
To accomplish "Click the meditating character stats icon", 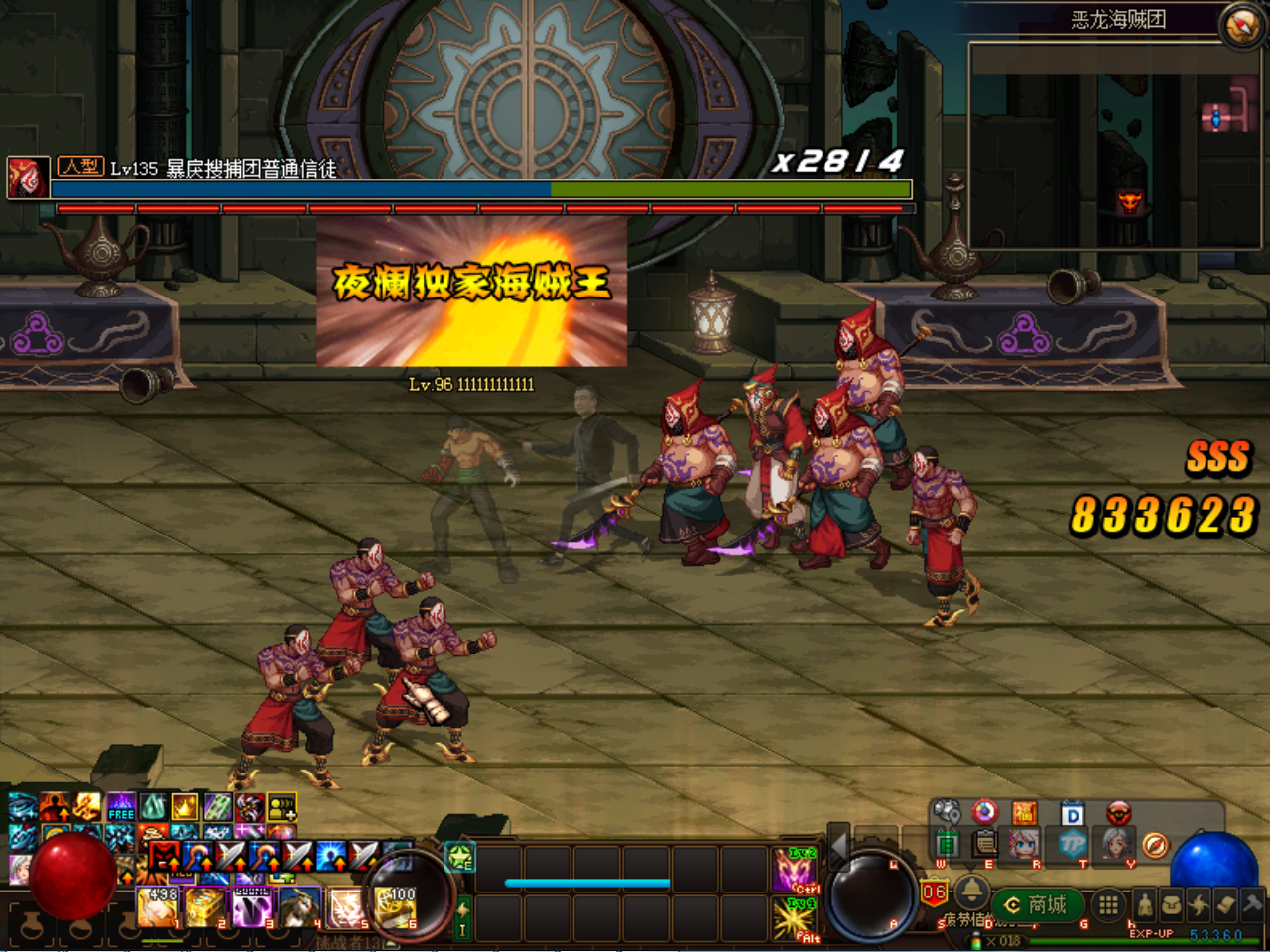I will (x=1147, y=904).
